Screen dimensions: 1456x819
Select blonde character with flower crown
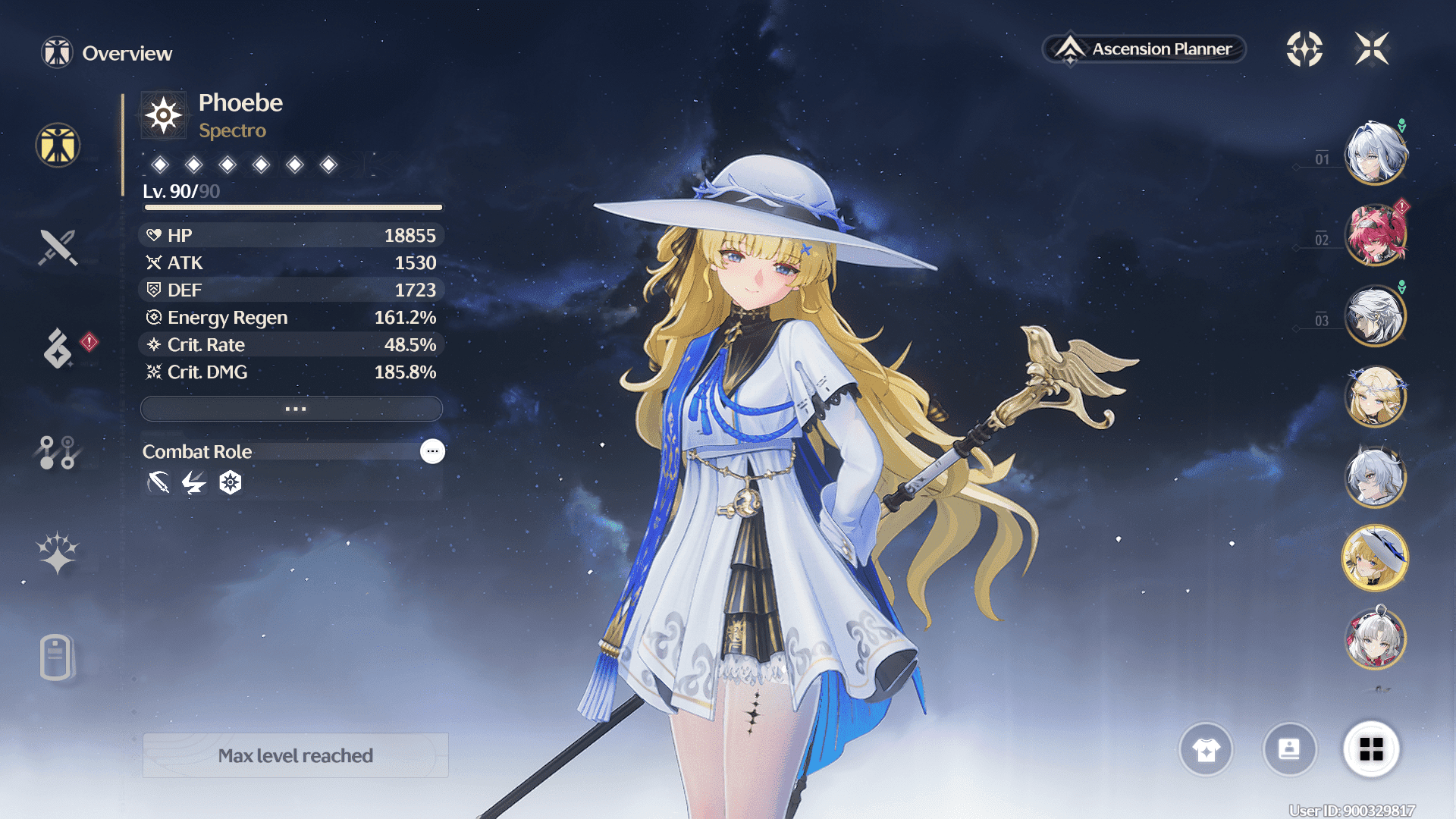point(1375,397)
